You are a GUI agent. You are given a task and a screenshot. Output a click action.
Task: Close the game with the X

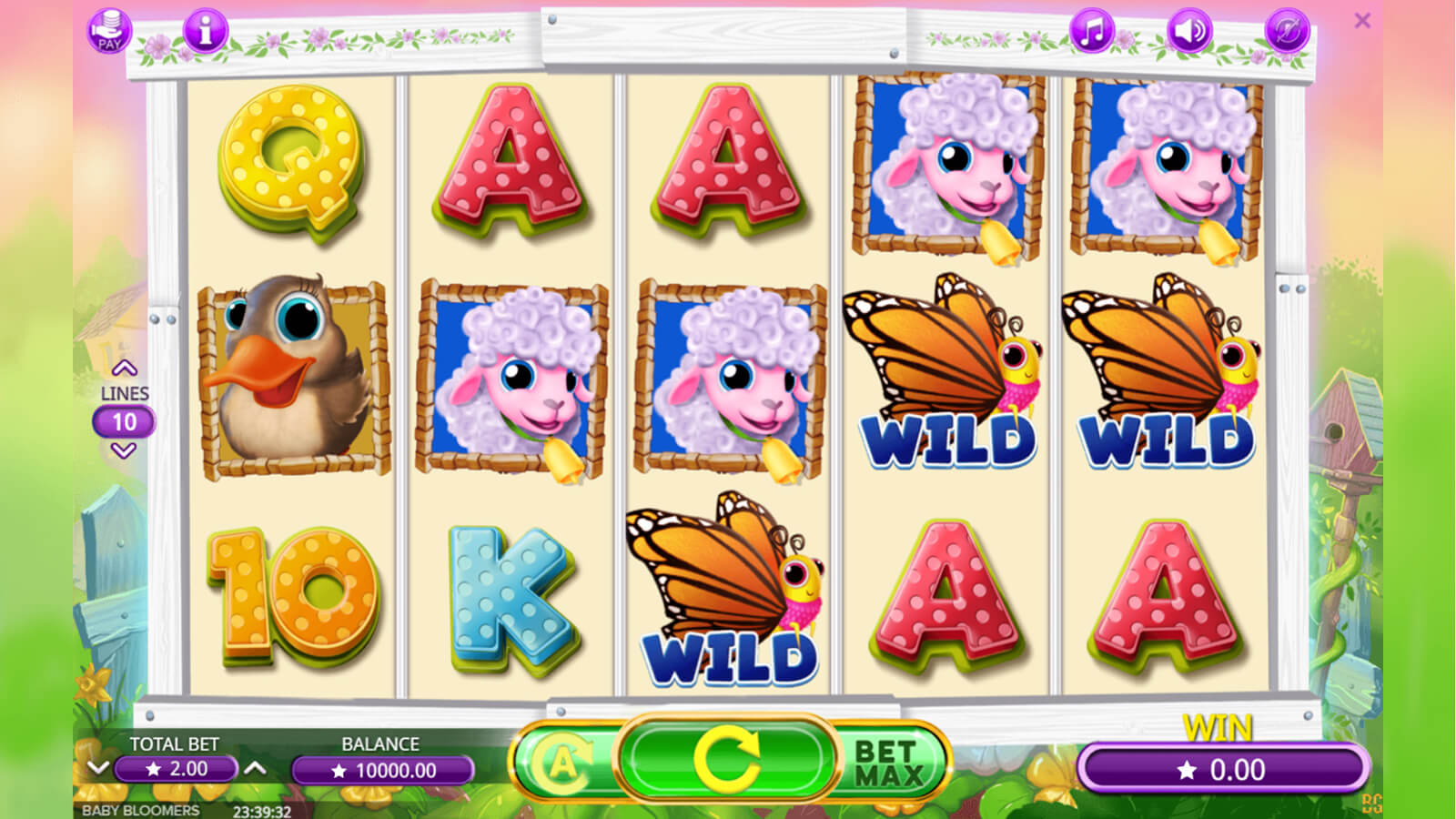(x=1362, y=21)
